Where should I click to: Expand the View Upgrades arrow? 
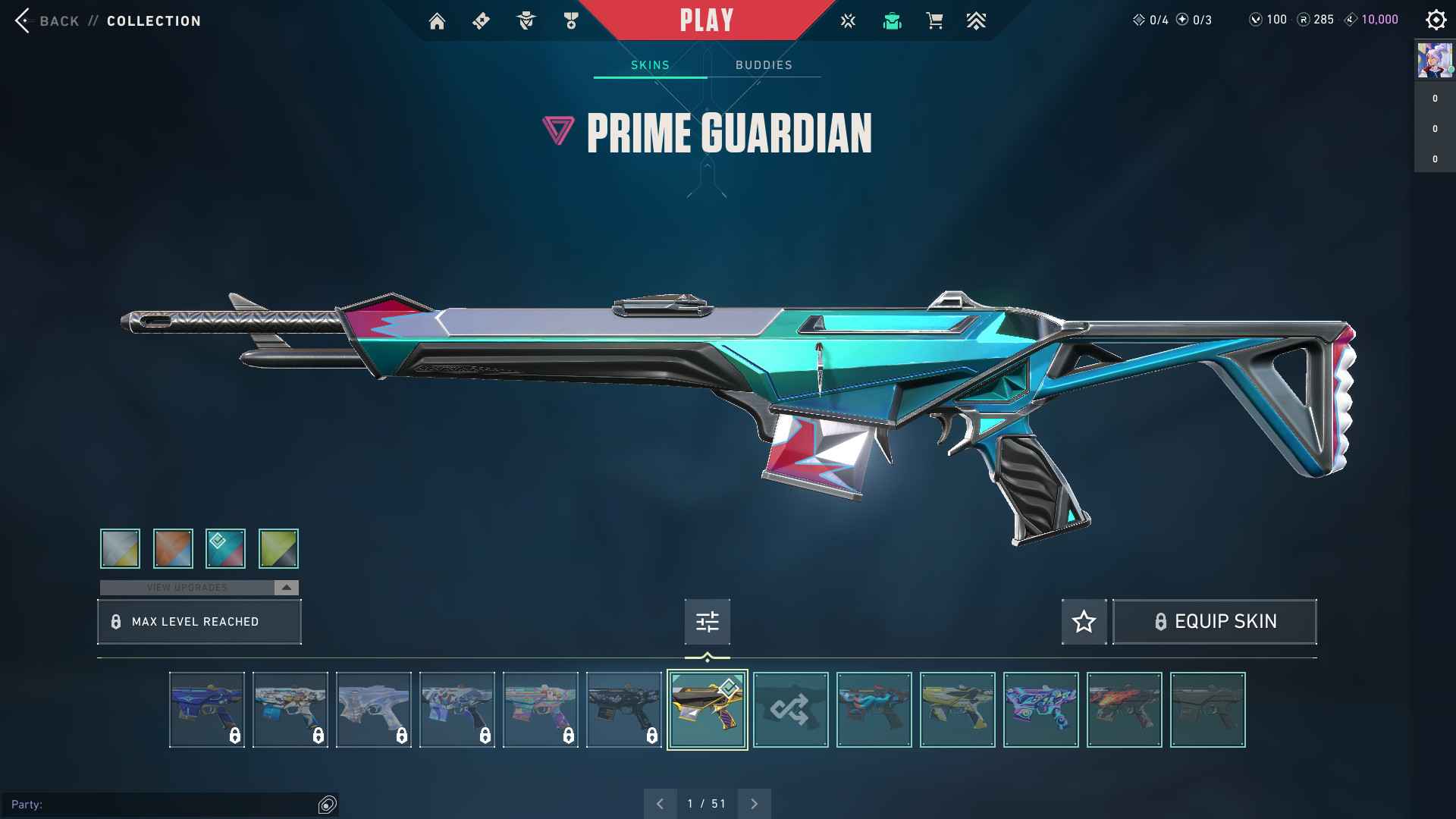[286, 588]
